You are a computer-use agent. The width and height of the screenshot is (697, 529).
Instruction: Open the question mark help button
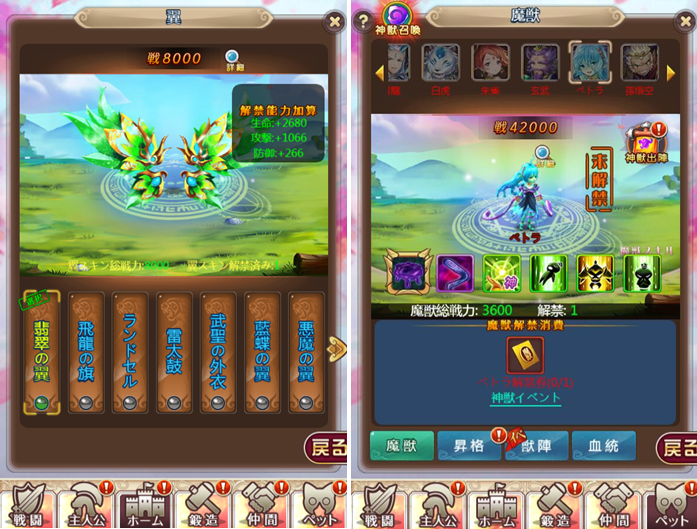363,22
